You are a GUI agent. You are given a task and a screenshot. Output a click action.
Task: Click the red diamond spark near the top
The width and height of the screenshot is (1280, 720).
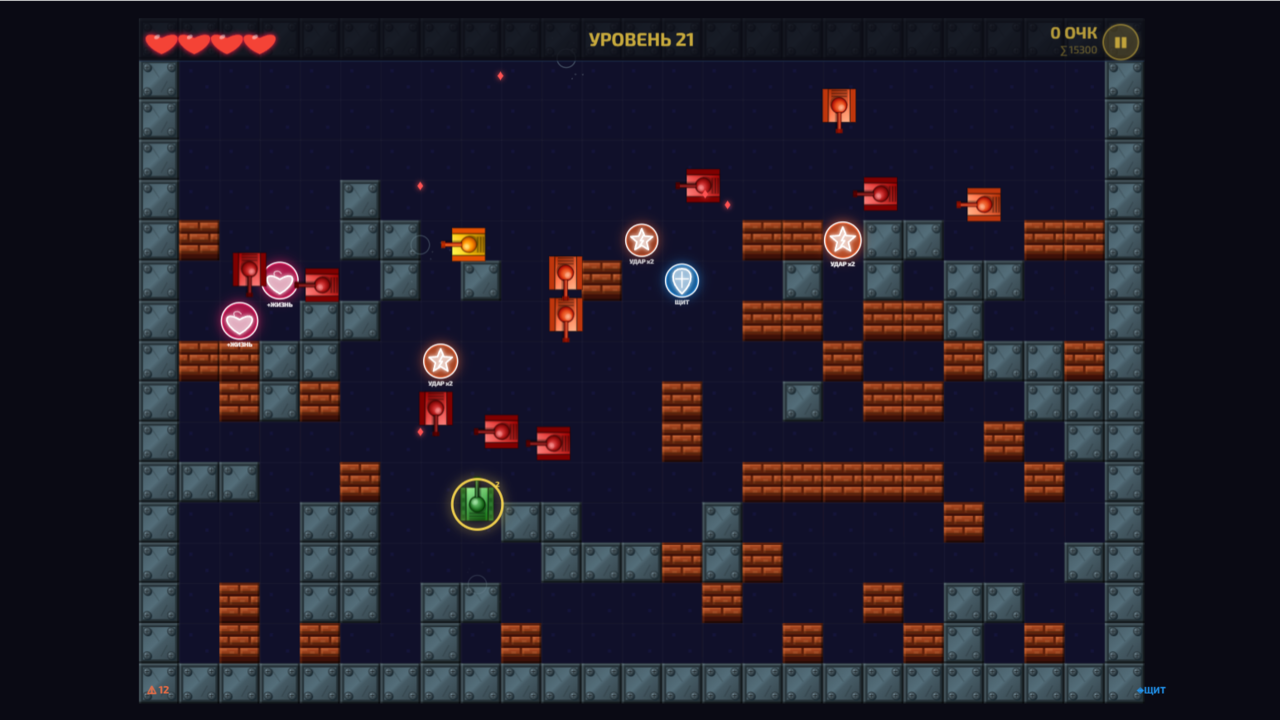[x=498, y=74]
